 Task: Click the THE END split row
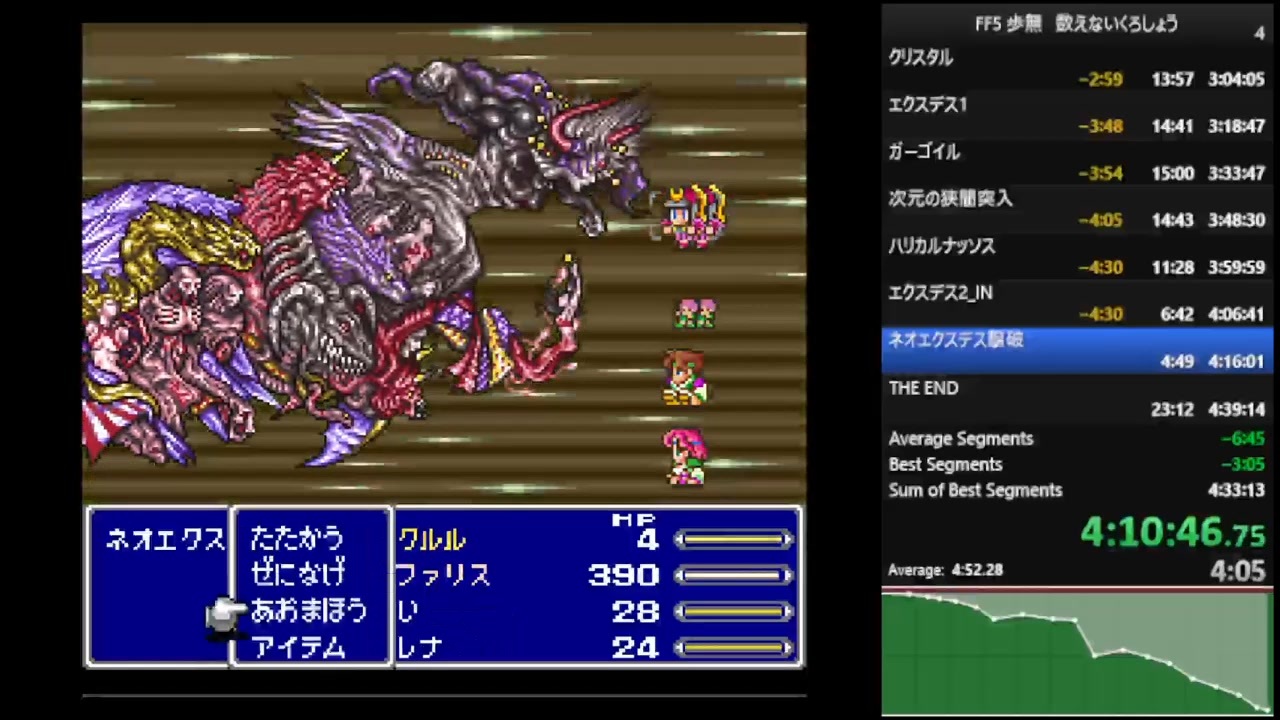(922, 388)
